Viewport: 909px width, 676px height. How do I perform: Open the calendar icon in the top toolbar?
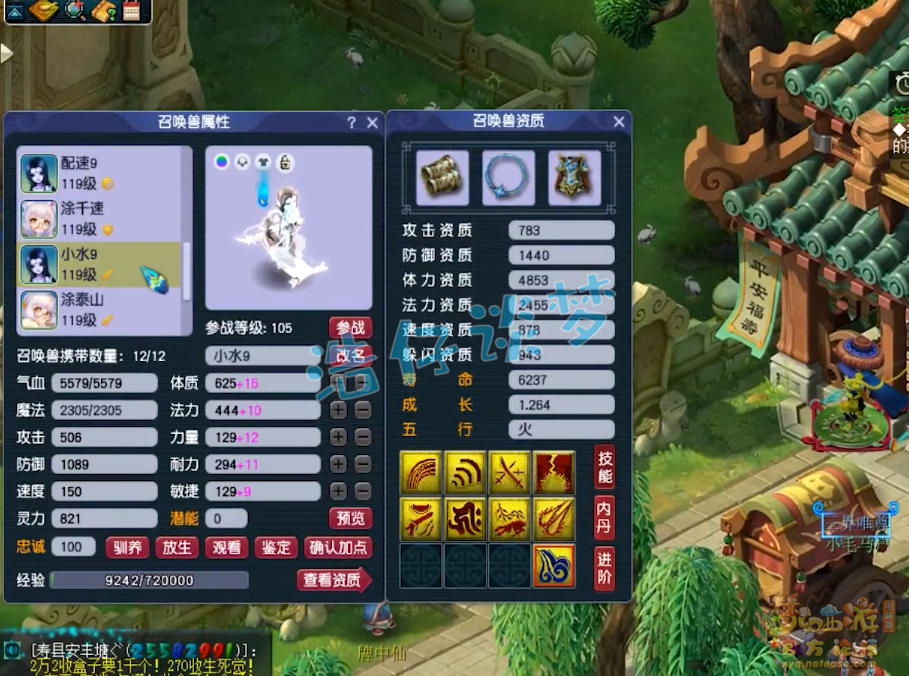point(131,12)
